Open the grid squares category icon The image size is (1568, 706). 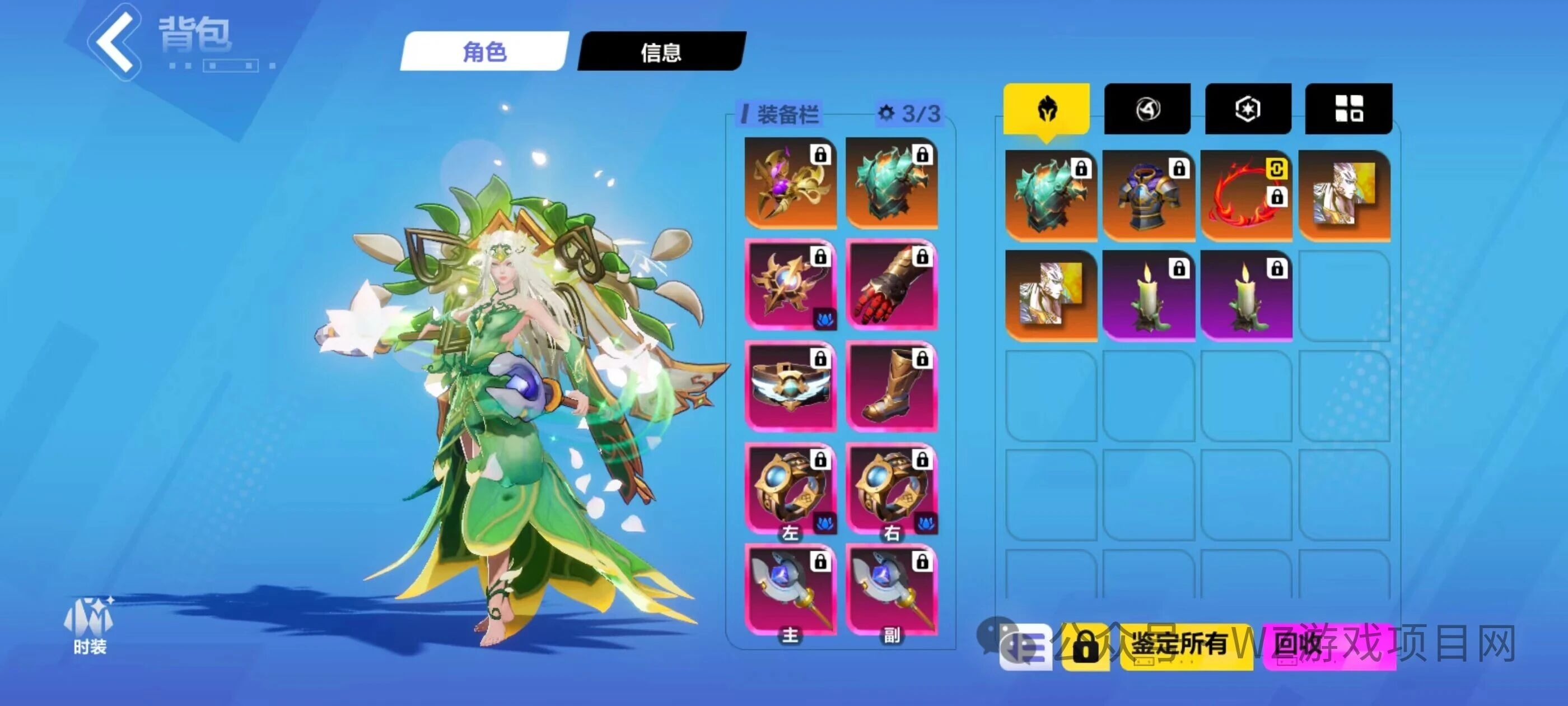click(1348, 109)
